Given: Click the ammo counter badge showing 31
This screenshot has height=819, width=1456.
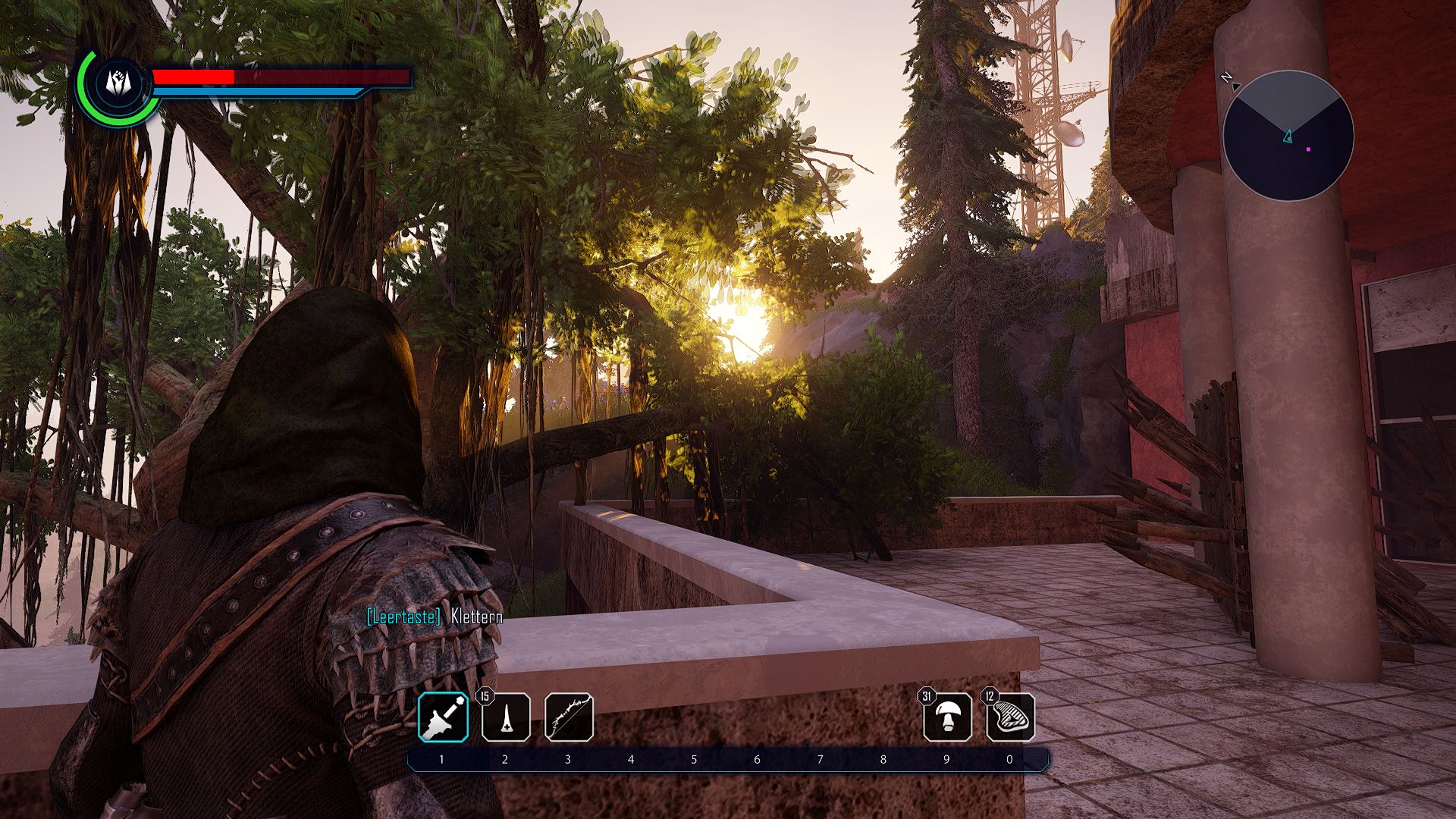Looking at the screenshot, I should 928,695.
